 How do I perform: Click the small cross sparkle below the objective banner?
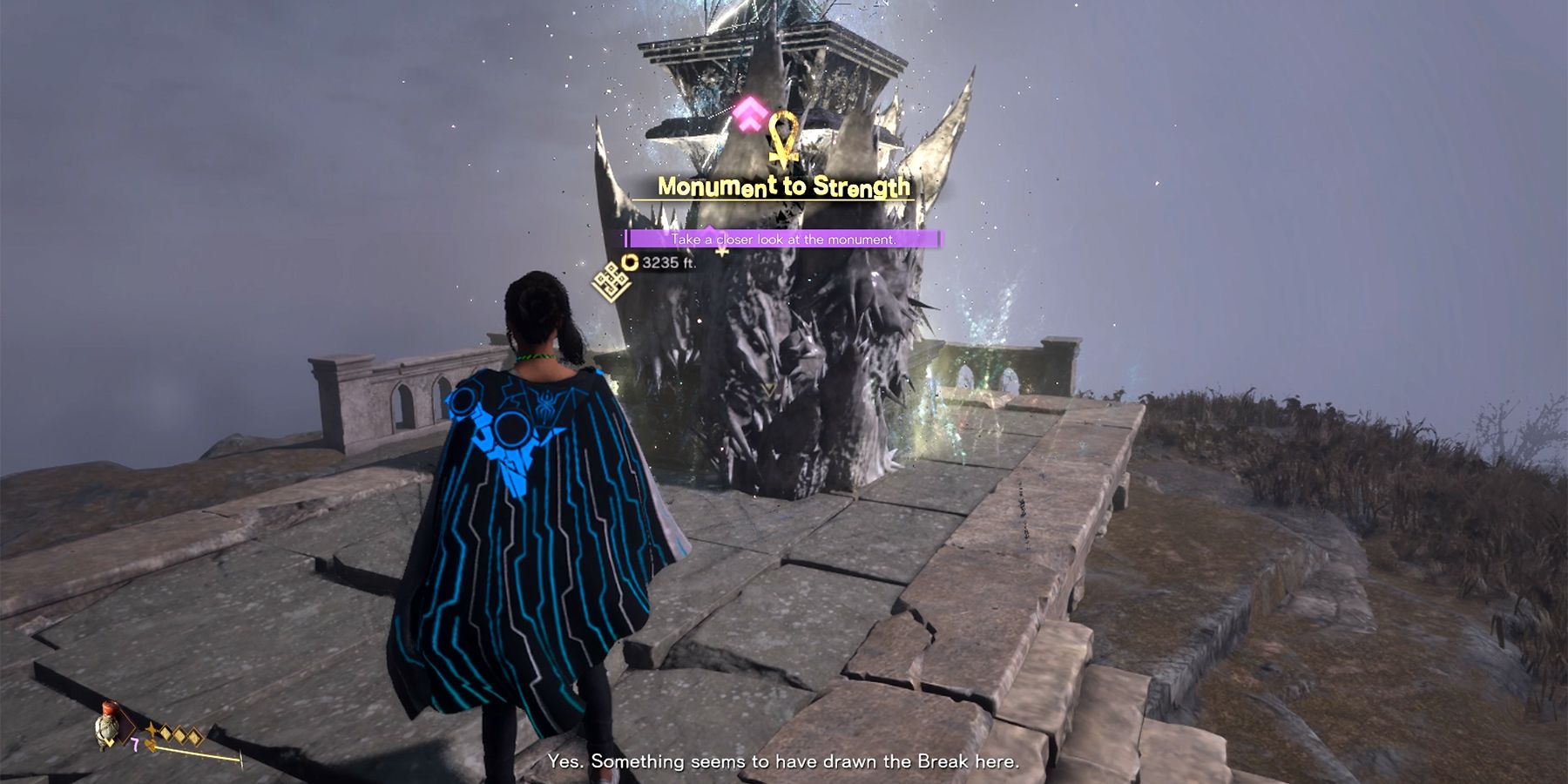coord(721,253)
